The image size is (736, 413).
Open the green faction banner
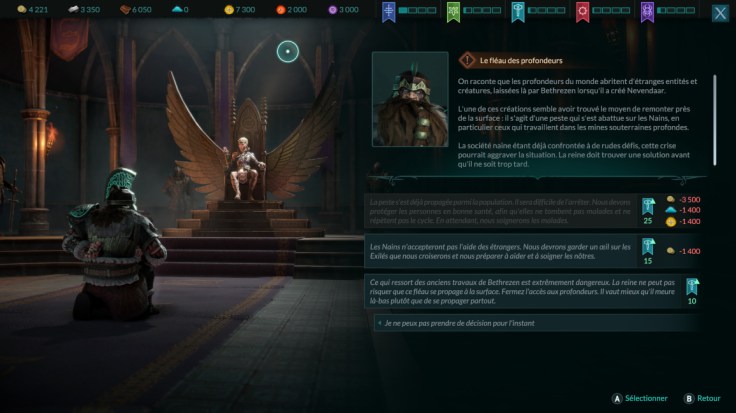click(x=453, y=12)
